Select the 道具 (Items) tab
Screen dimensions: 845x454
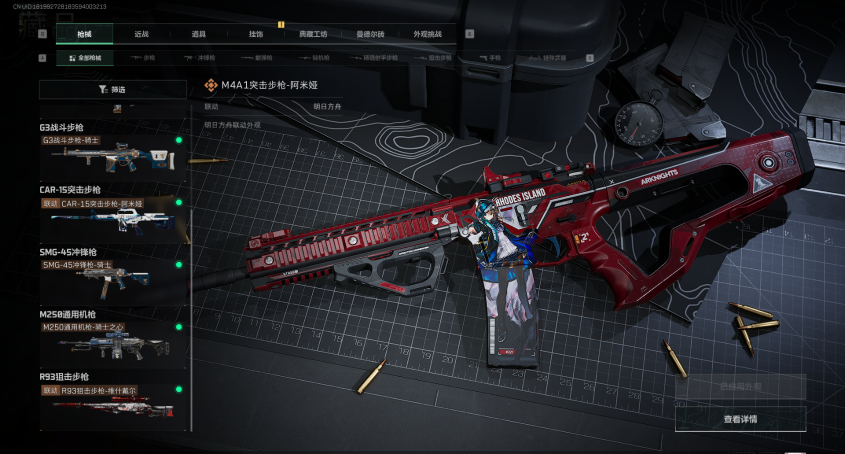(199, 34)
